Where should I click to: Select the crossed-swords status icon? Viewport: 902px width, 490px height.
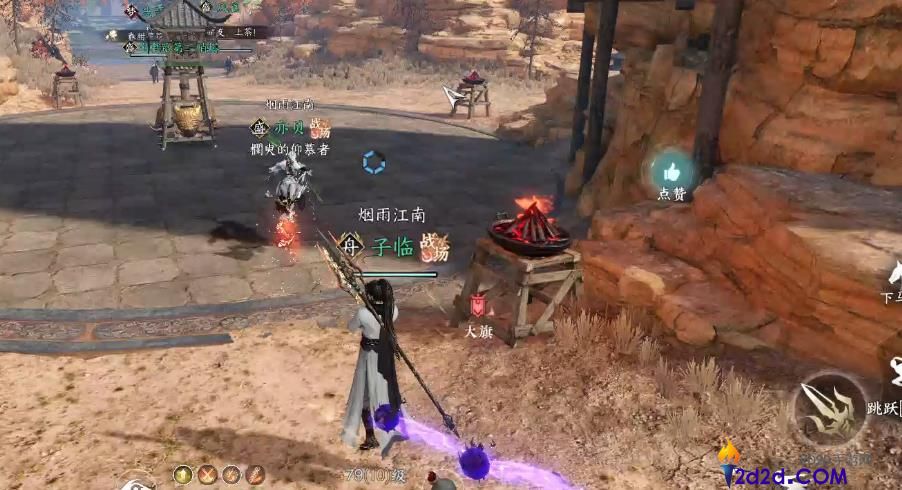click(x=207, y=474)
